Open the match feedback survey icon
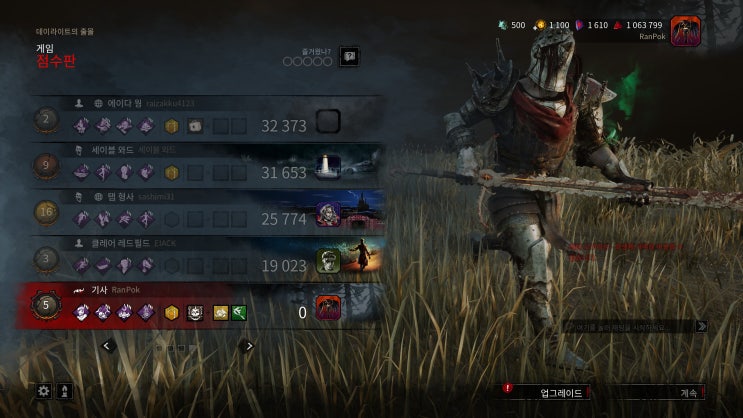The height and width of the screenshot is (418, 743). [349, 57]
